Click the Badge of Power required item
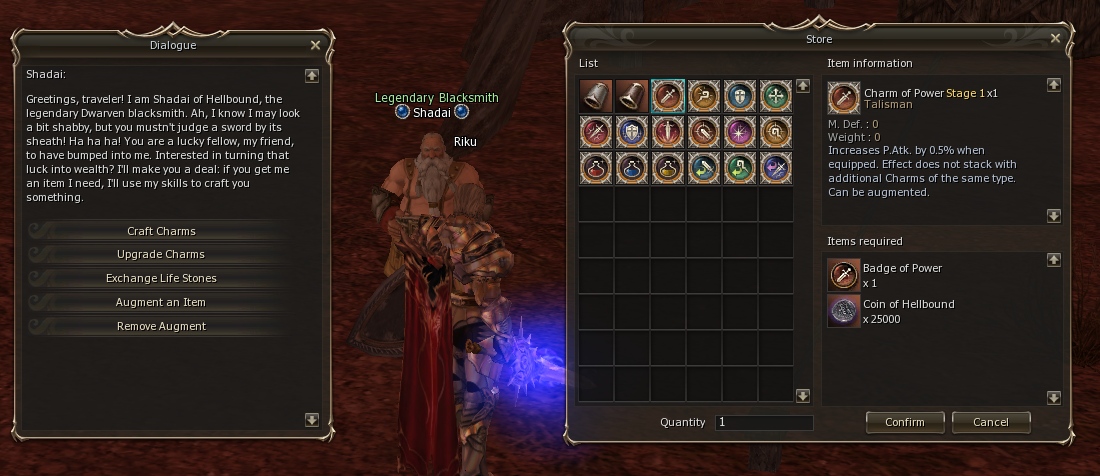The height and width of the screenshot is (476, 1100). [x=844, y=275]
